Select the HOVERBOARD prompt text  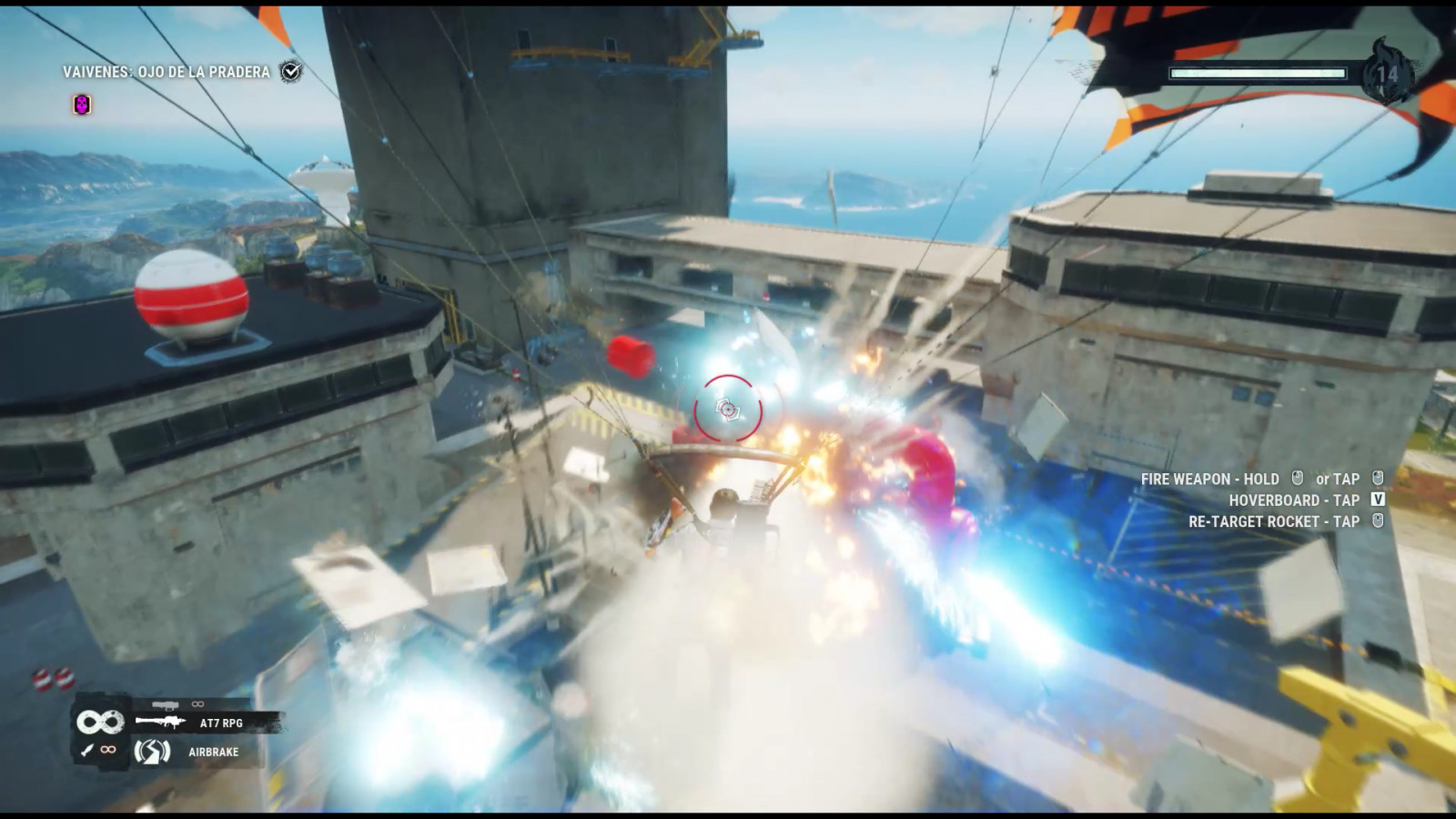pos(1285,500)
